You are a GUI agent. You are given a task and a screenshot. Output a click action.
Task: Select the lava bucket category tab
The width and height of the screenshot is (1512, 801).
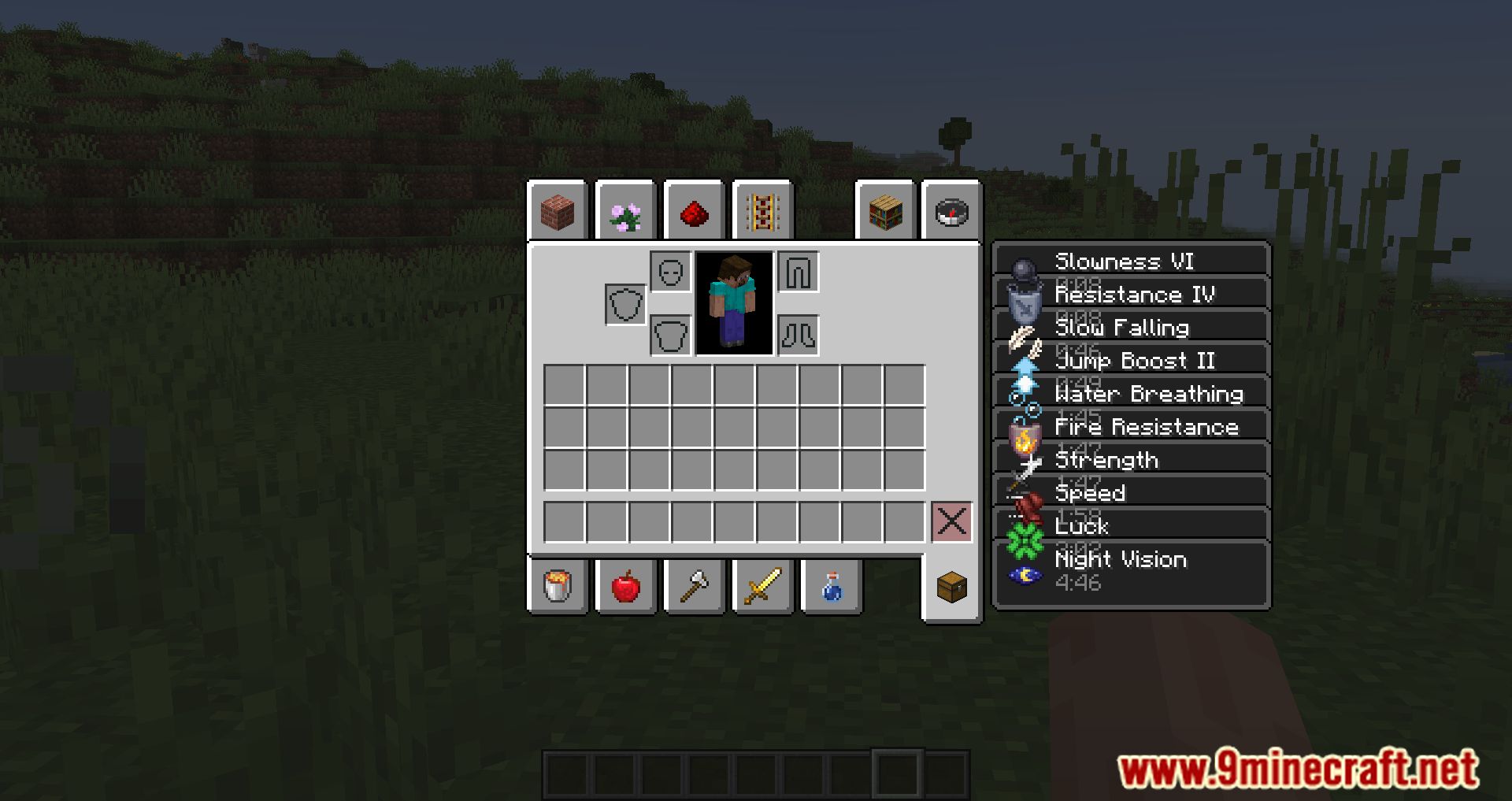557,584
